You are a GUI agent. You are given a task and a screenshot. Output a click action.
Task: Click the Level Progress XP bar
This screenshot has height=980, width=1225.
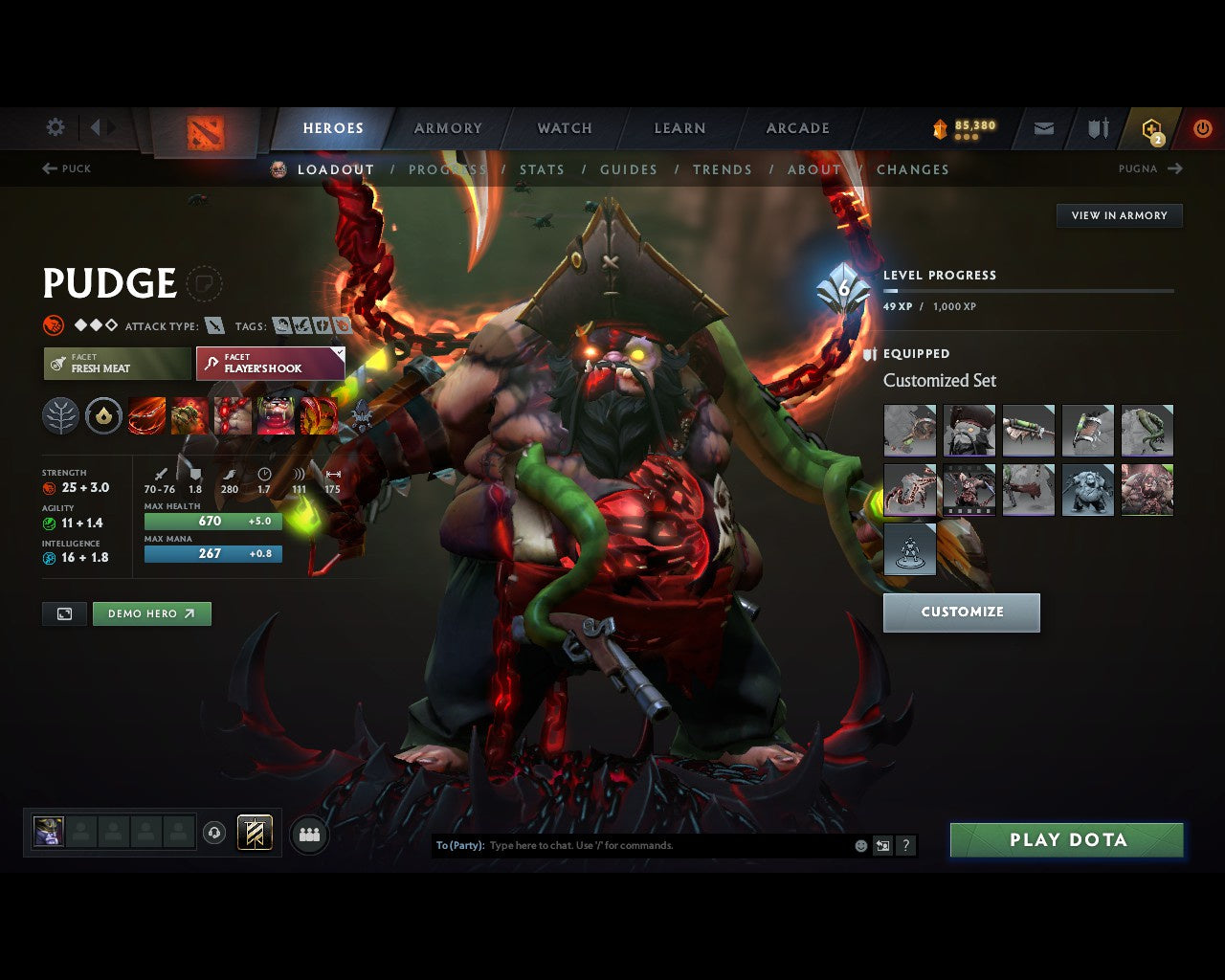[x=1029, y=291]
